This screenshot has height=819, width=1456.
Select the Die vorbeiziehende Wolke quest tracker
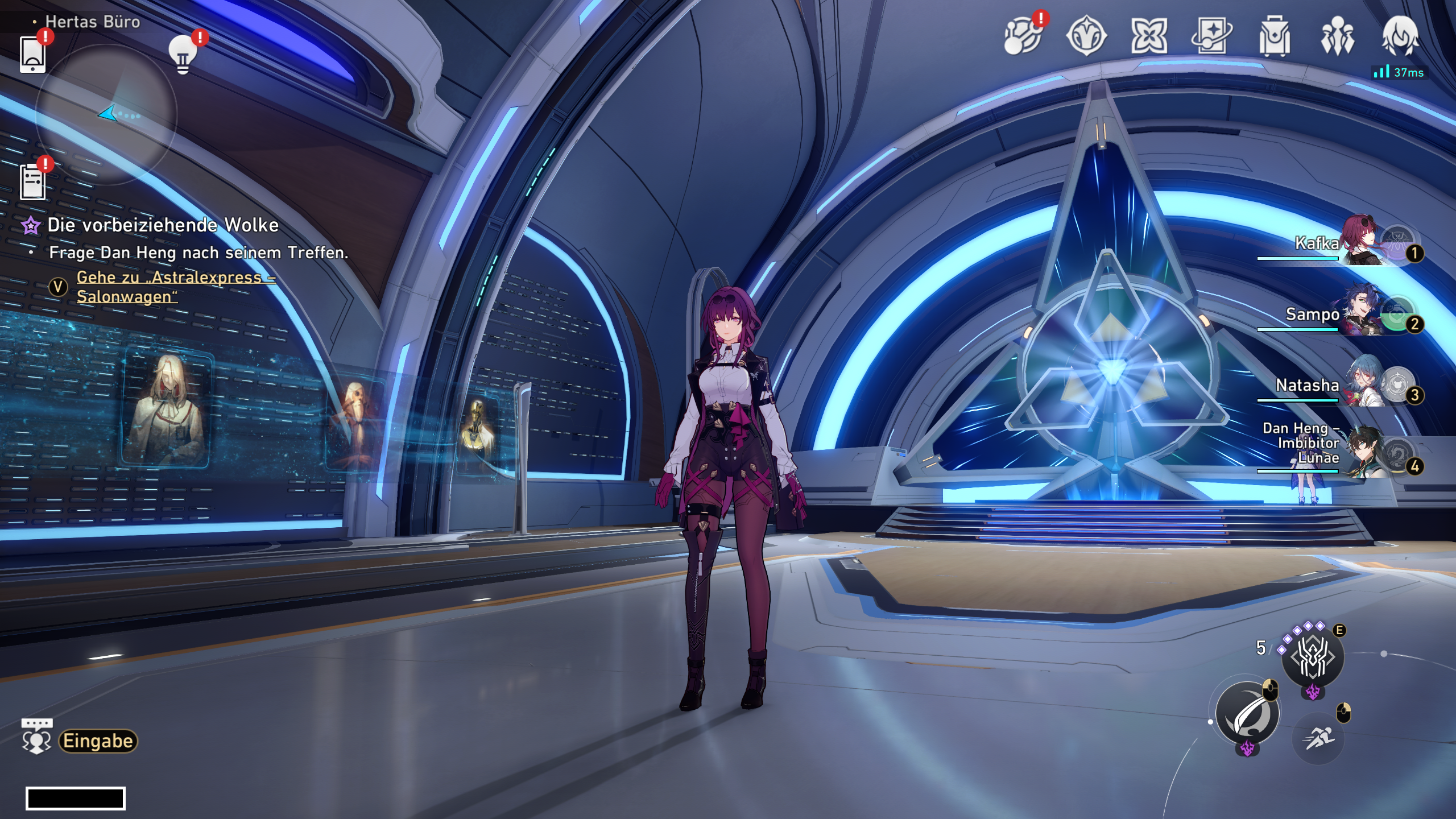click(x=163, y=225)
